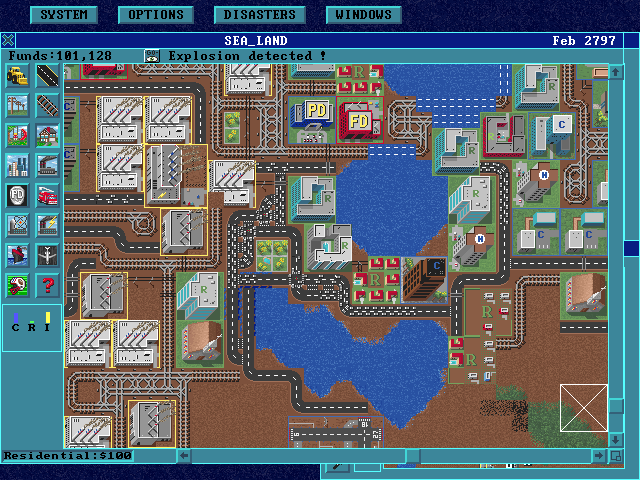Choose the industrial zone tool
640x480 pixels.
point(47,166)
